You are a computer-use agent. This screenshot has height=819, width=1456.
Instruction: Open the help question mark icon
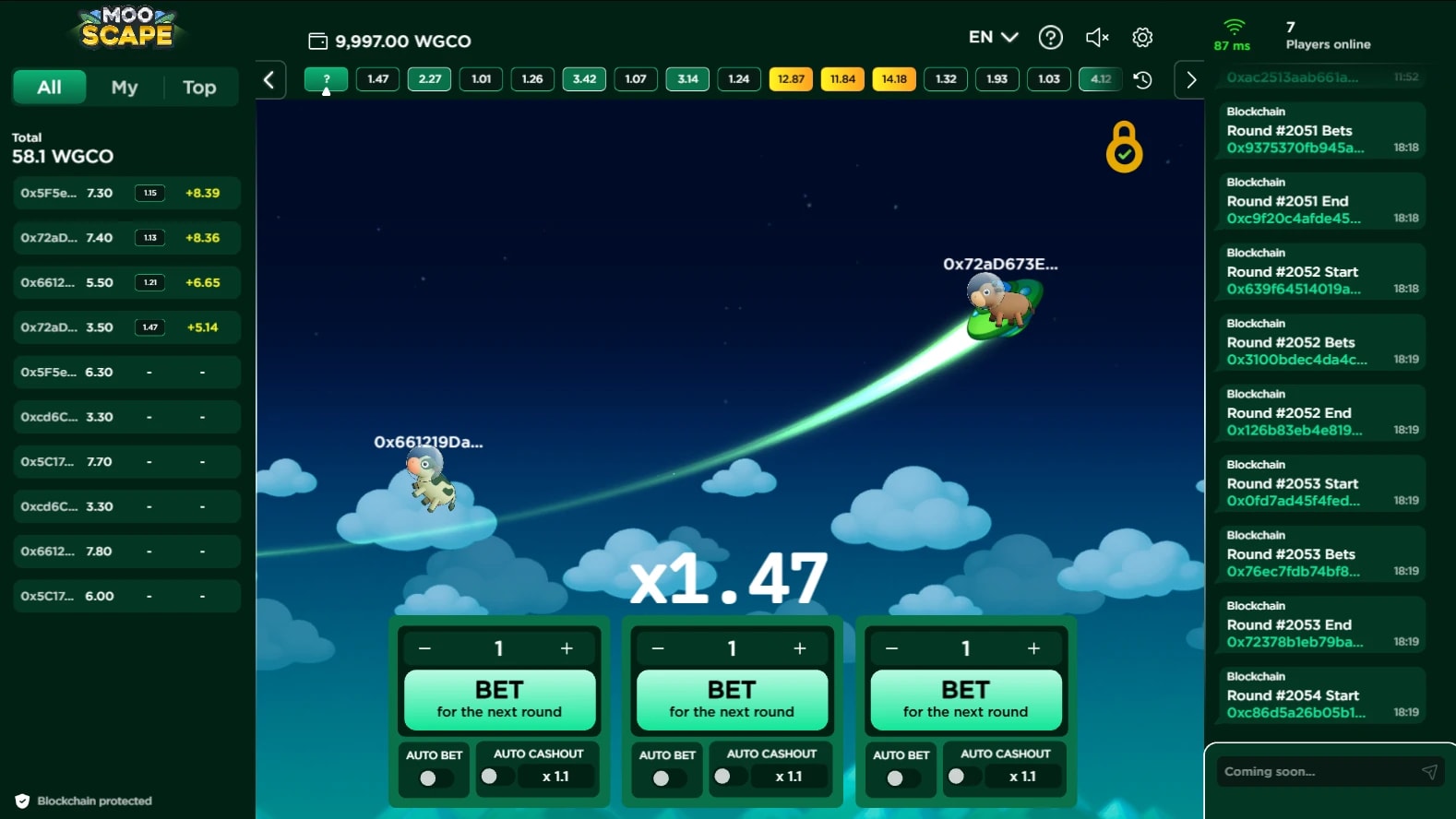(x=1050, y=38)
